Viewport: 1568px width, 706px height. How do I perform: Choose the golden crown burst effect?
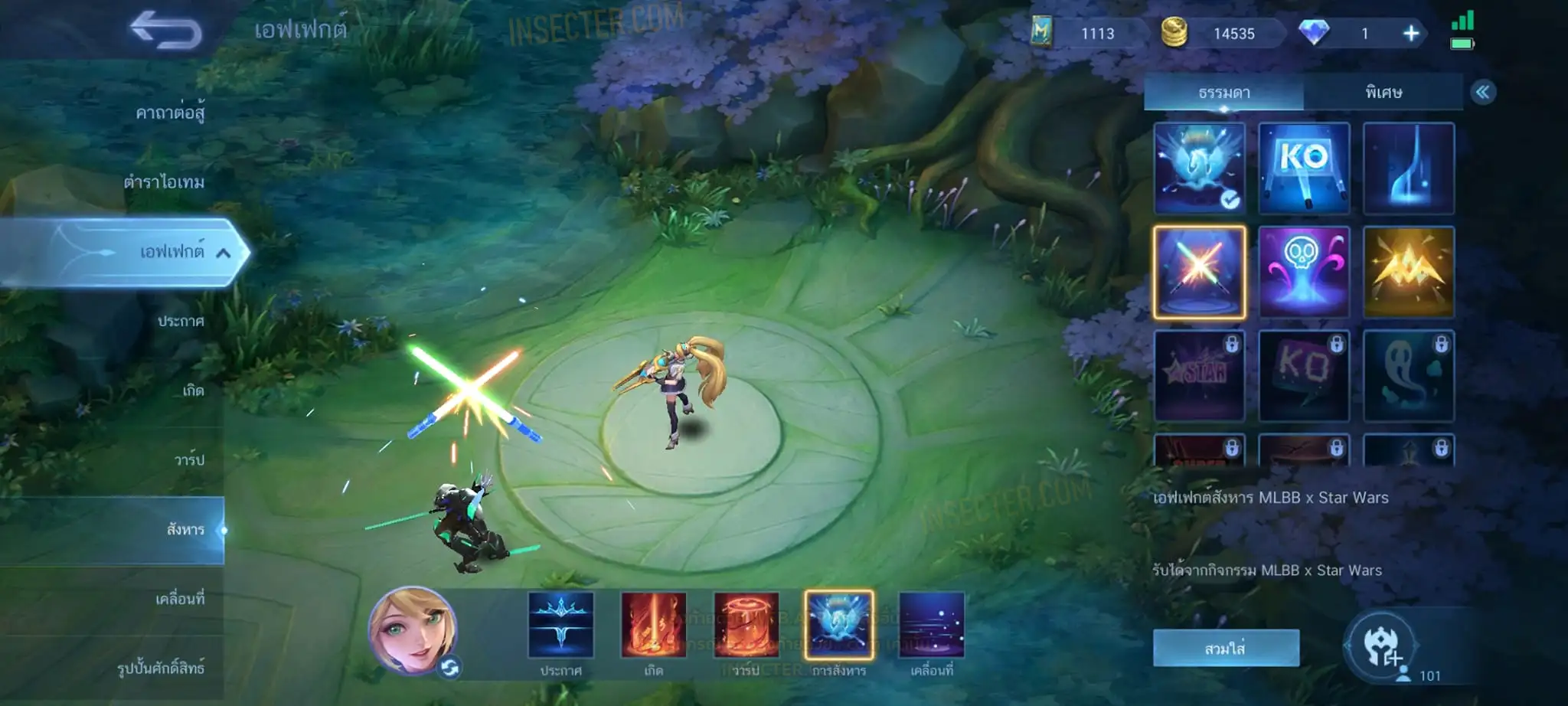(1408, 272)
